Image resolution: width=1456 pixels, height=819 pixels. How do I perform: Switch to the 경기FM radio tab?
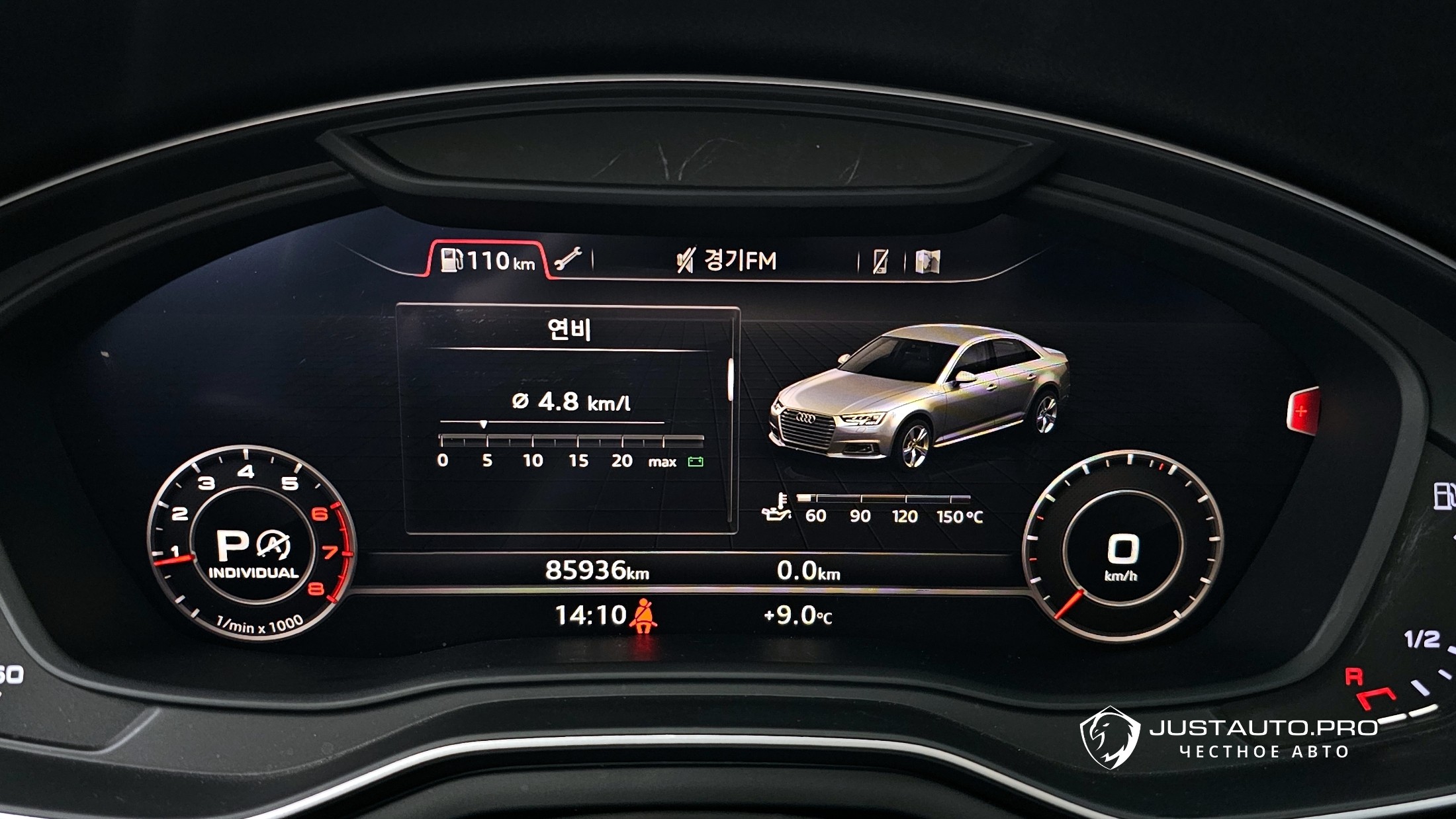click(727, 260)
